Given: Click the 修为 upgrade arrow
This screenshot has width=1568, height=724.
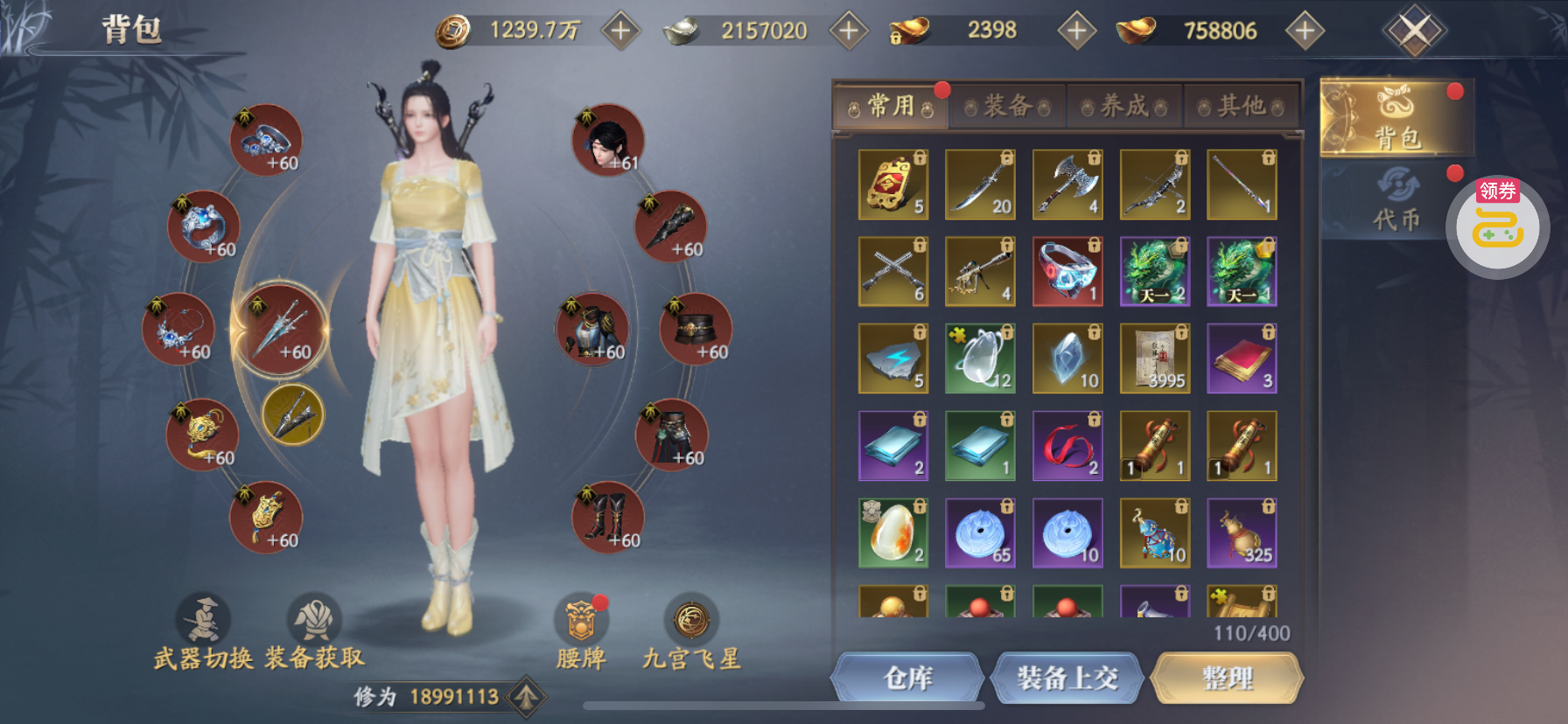Looking at the screenshot, I should 526,697.
